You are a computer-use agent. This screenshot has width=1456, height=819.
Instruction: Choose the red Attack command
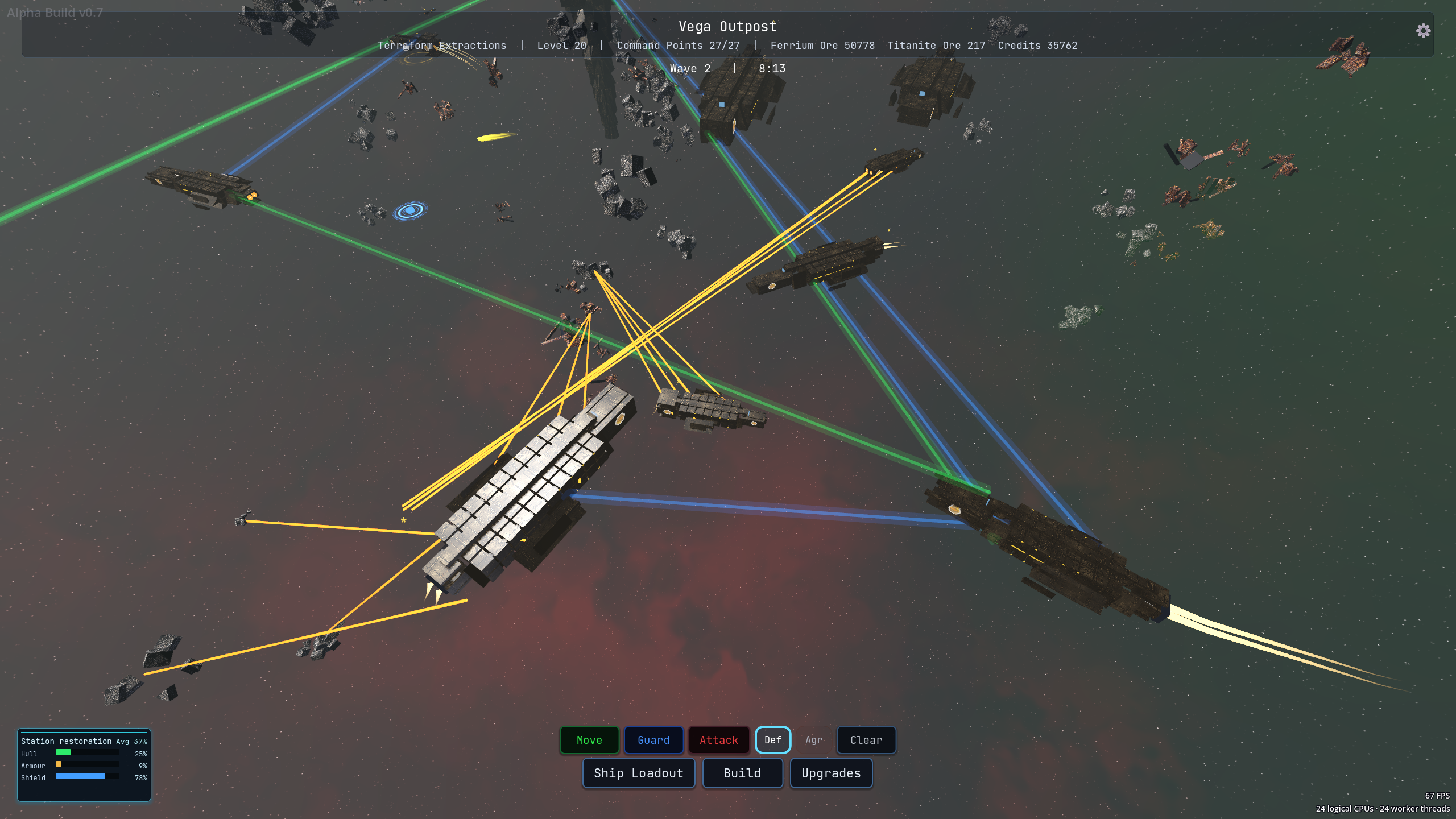coord(719,740)
